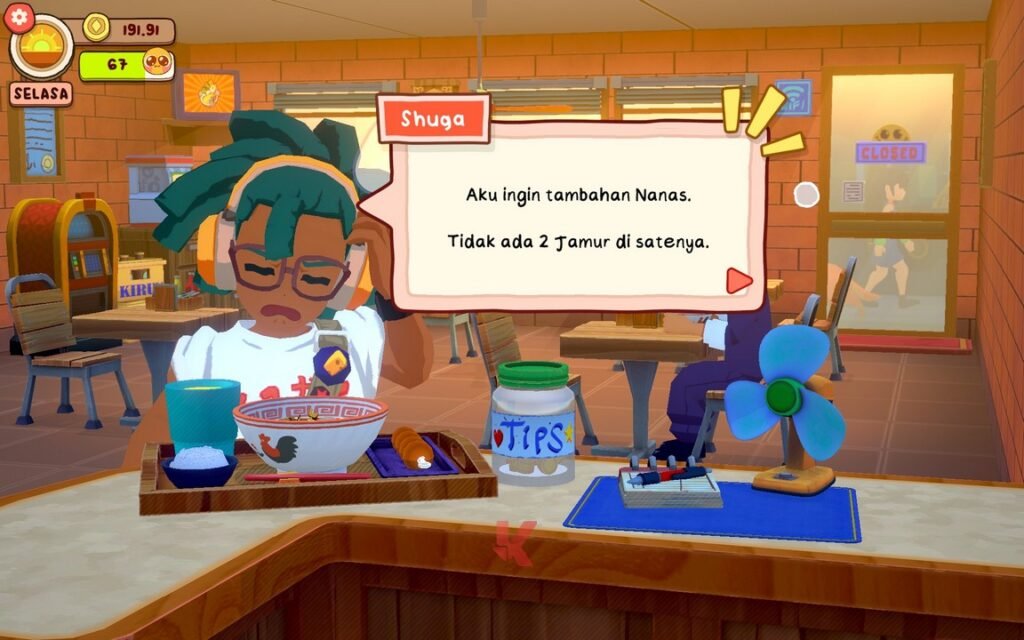
Task: Advance dialogue with the red arrow
Action: [738, 281]
